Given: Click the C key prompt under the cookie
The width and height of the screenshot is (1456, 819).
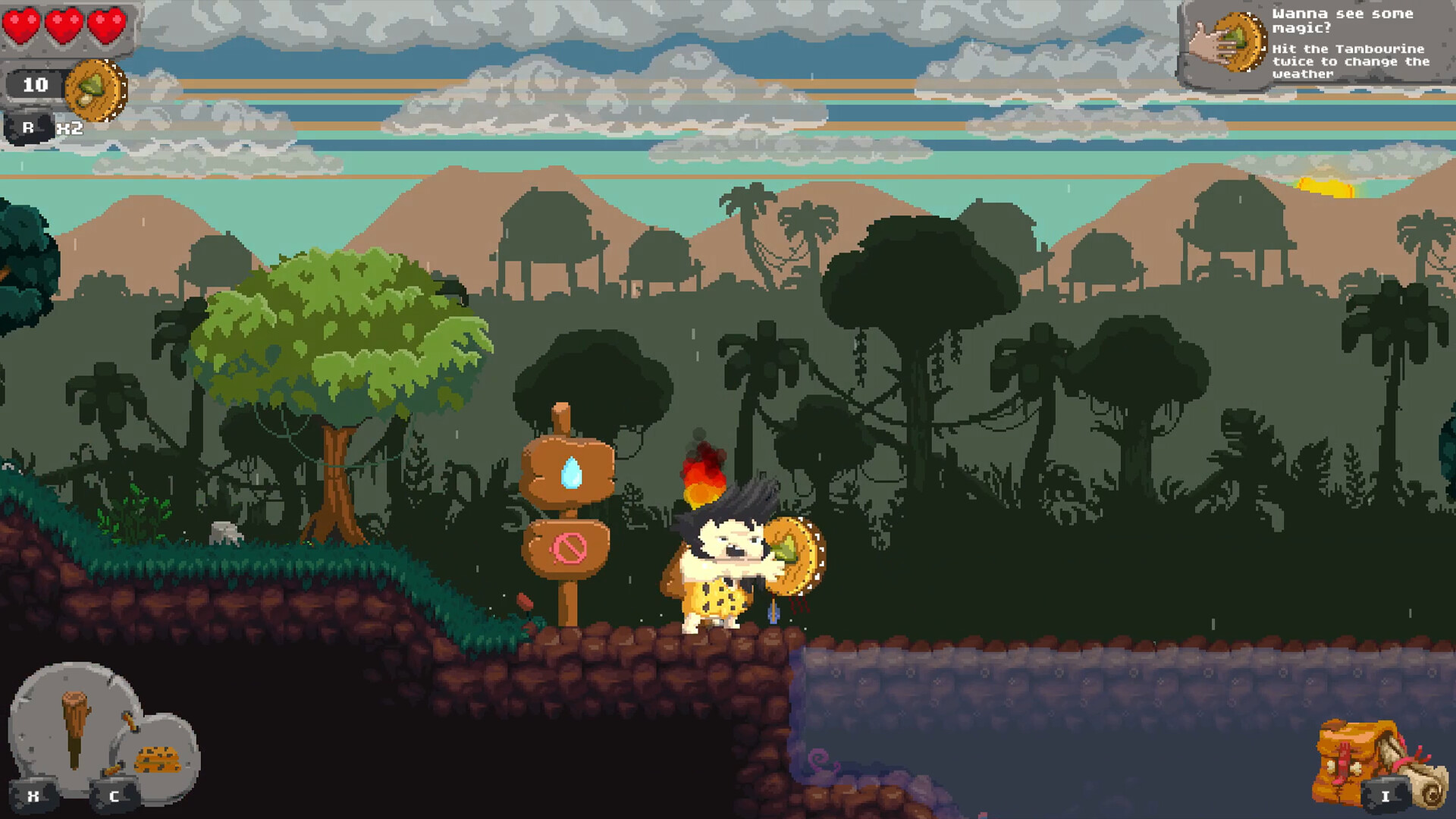Looking at the screenshot, I should coord(114,796).
